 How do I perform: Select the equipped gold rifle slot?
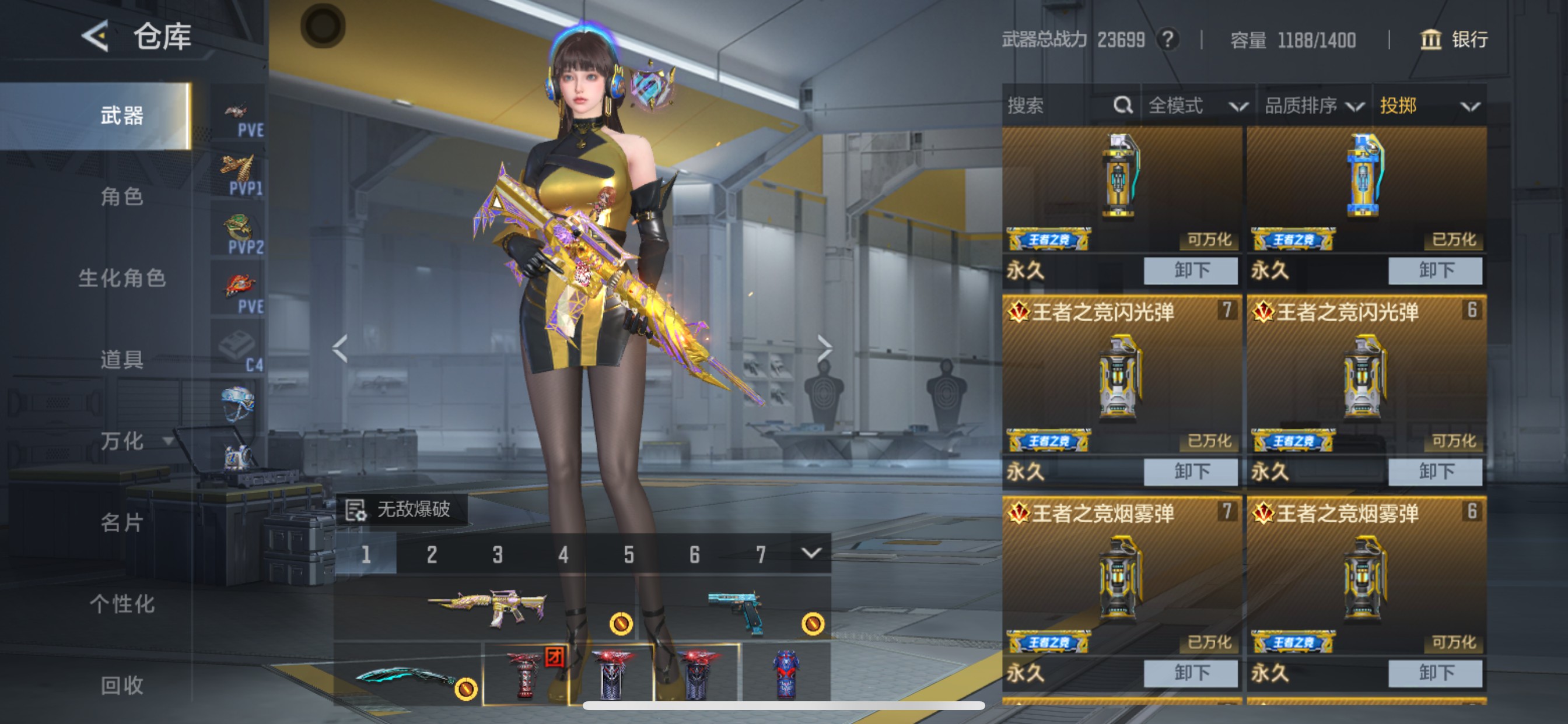pyautogui.click(x=487, y=607)
